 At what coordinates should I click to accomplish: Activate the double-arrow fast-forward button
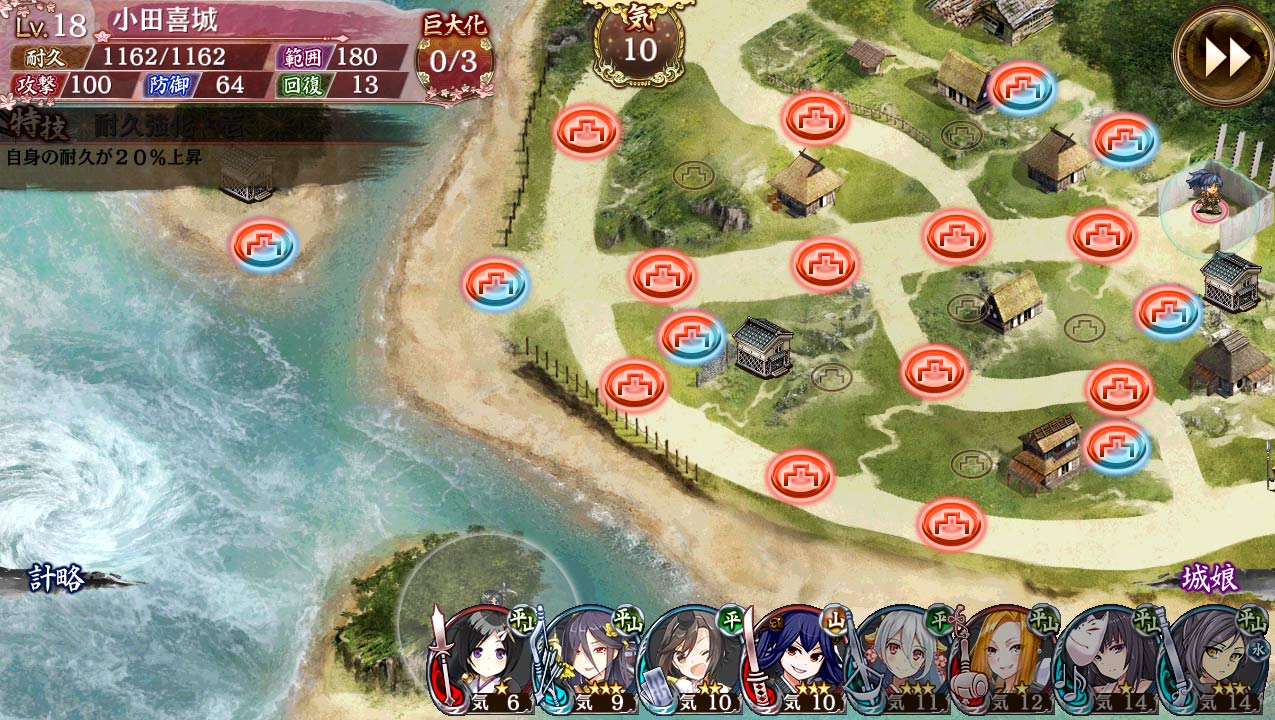pos(1225,56)
